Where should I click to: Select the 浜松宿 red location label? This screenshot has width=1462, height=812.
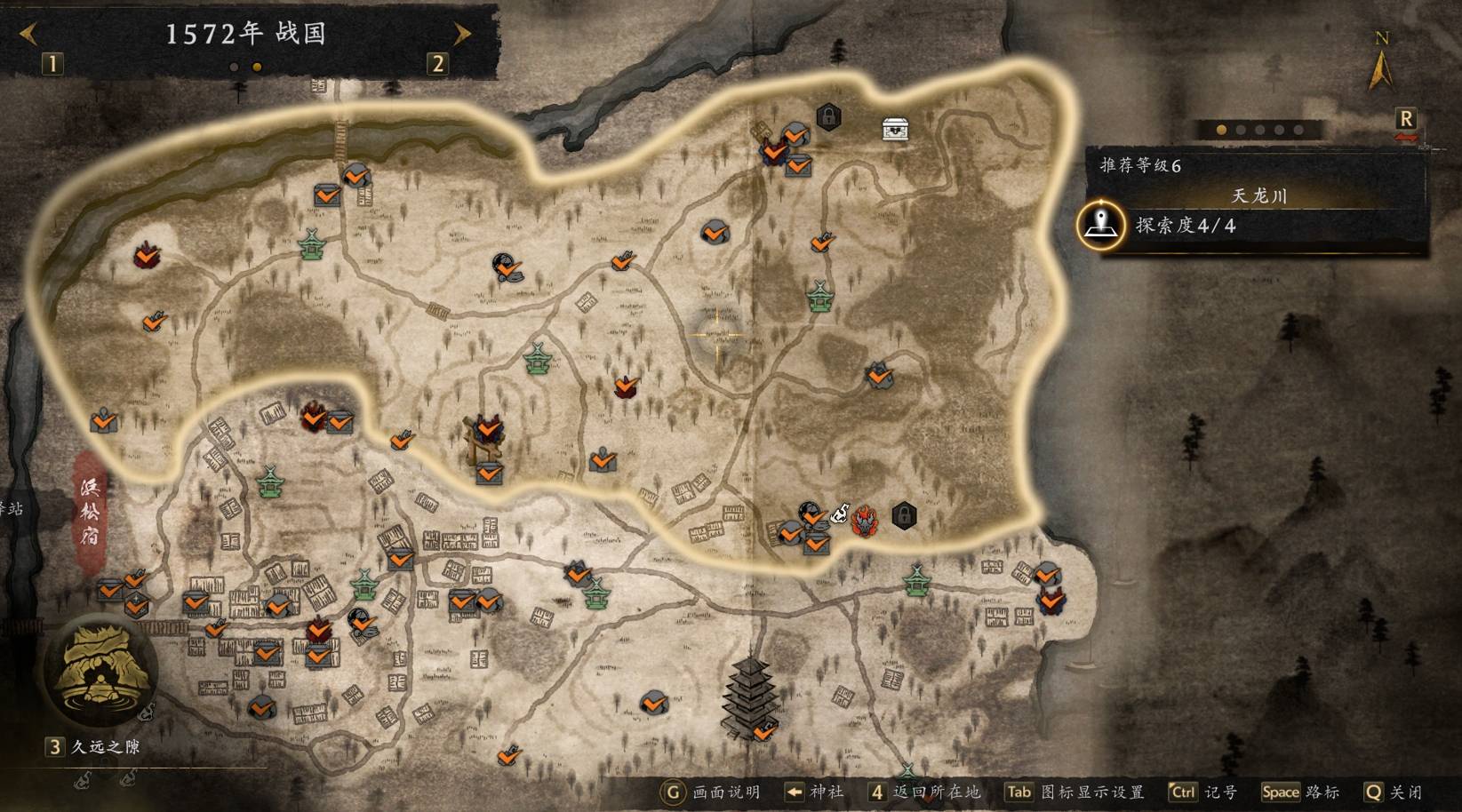click(x=90, y=511)
